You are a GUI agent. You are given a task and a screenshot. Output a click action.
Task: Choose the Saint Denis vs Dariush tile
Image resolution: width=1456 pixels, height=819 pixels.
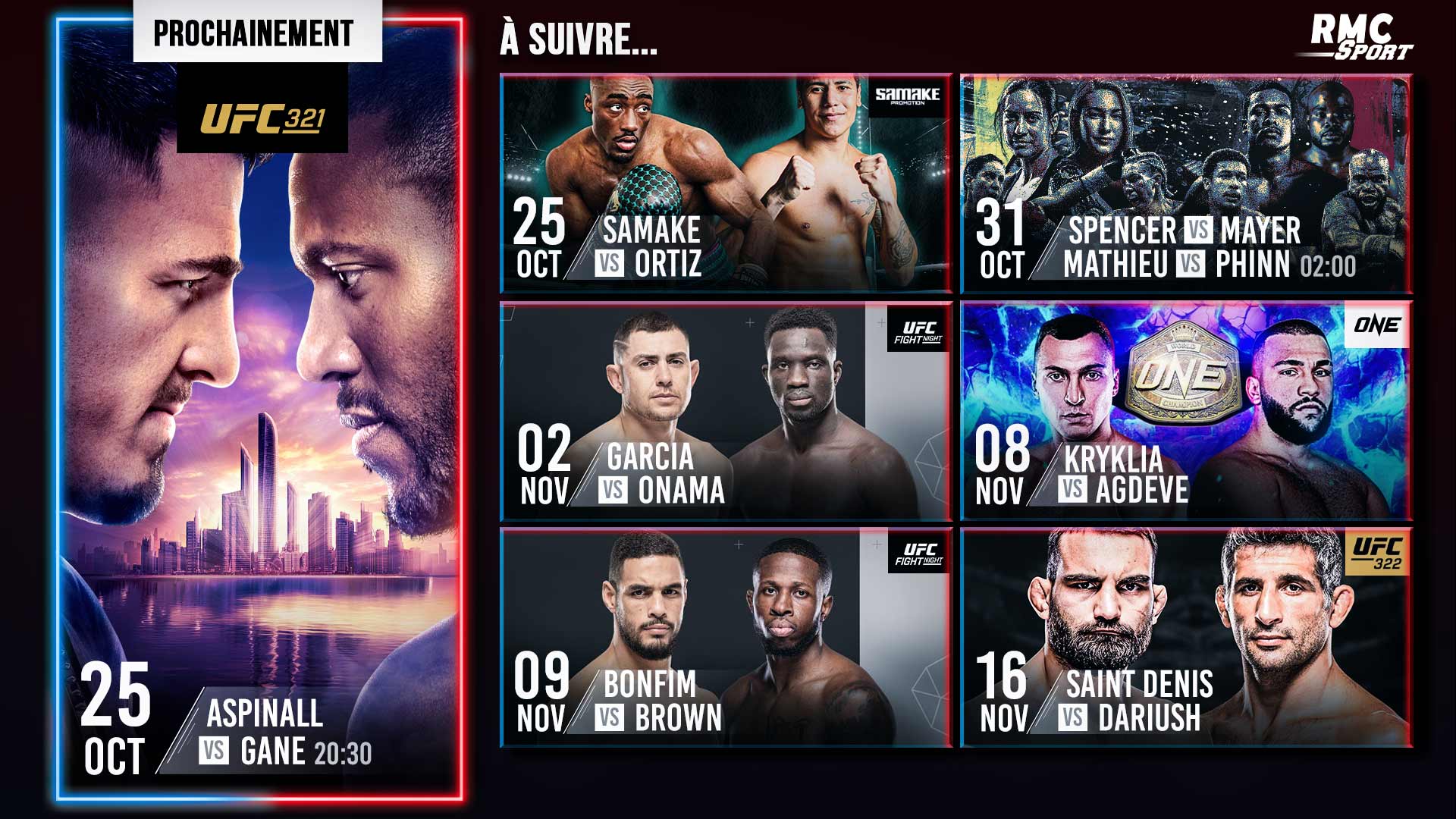pyautogui.click(x=1186, y=638)
